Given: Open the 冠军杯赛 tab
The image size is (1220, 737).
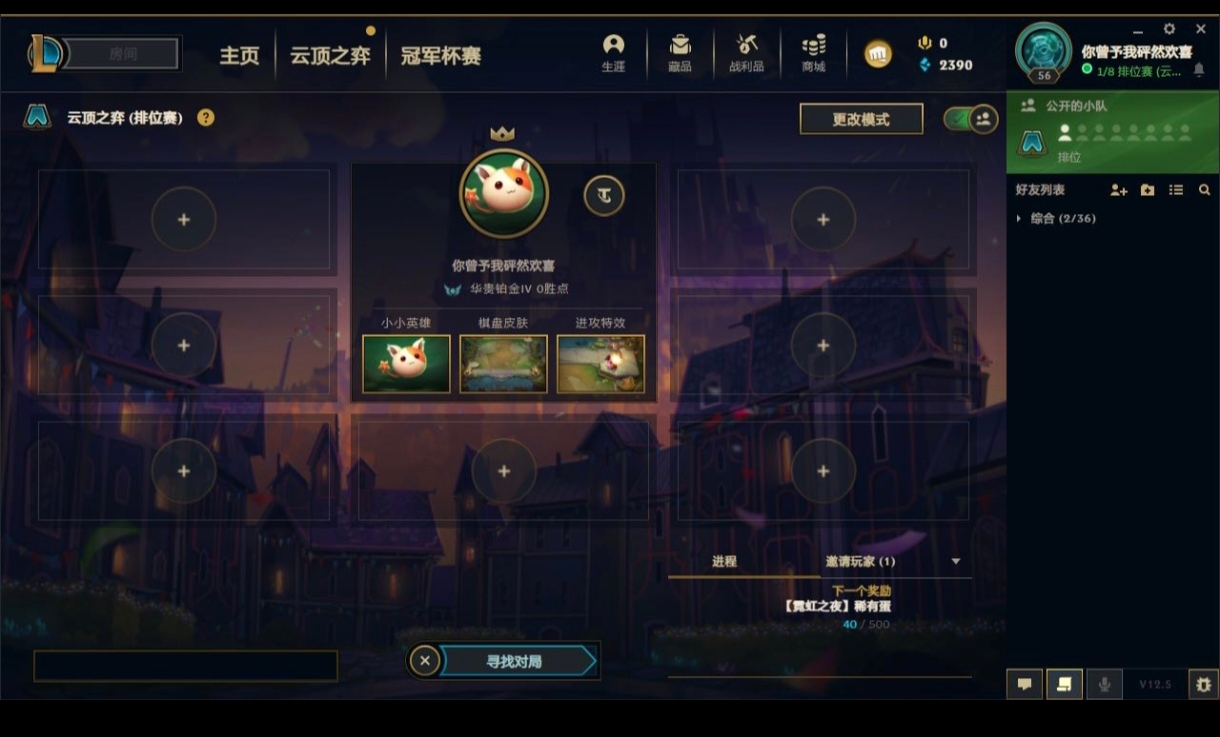Looking at the screenshot, I should click(441, 56).
